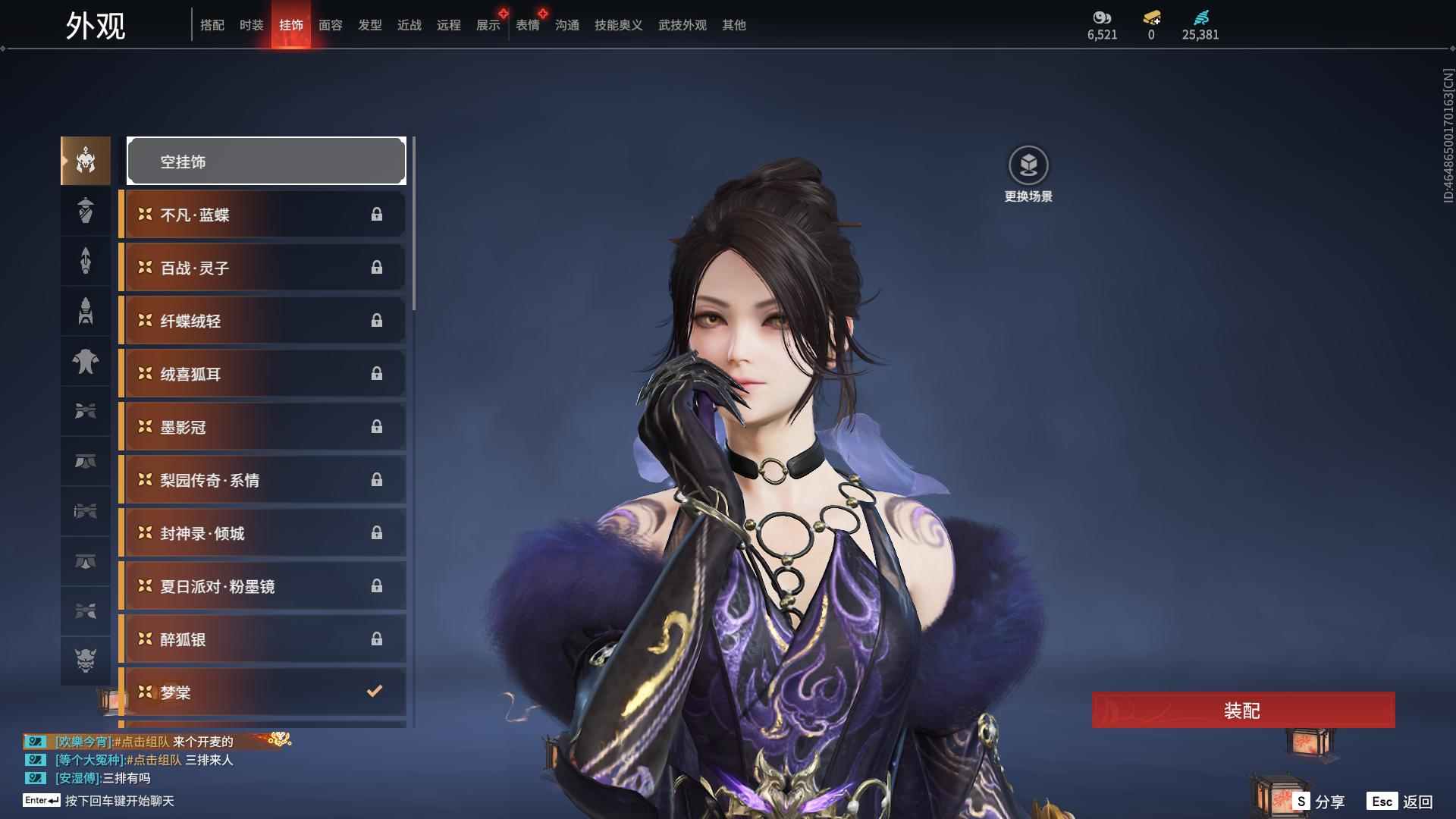Image resolution: width=1456 pixels, height=819 pixels.
Task: Select the 墨影冠 accessory
Action: point(262,427)
